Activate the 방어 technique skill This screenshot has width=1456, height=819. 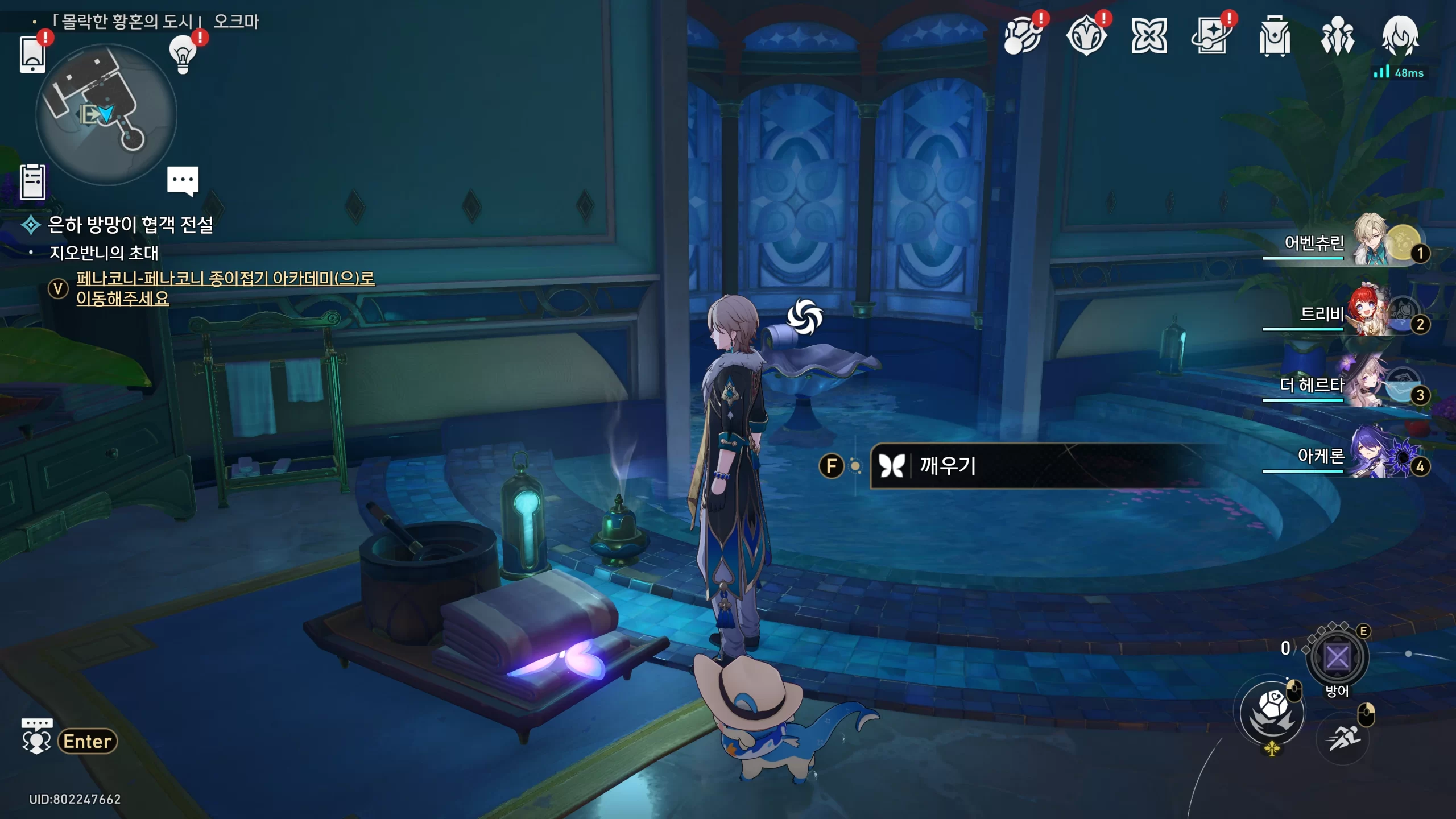1337,657
